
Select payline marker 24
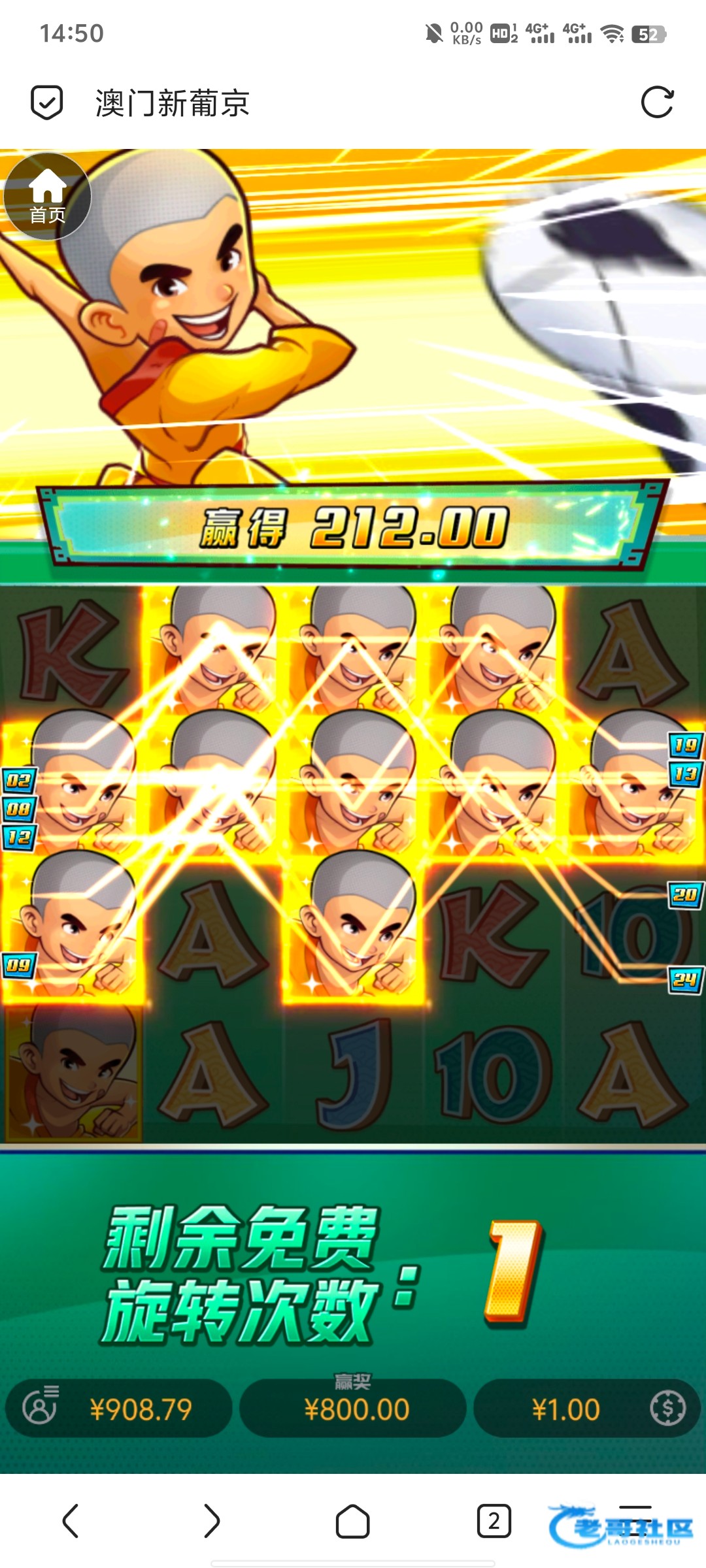pyautogui.click(x=685, y=979)
